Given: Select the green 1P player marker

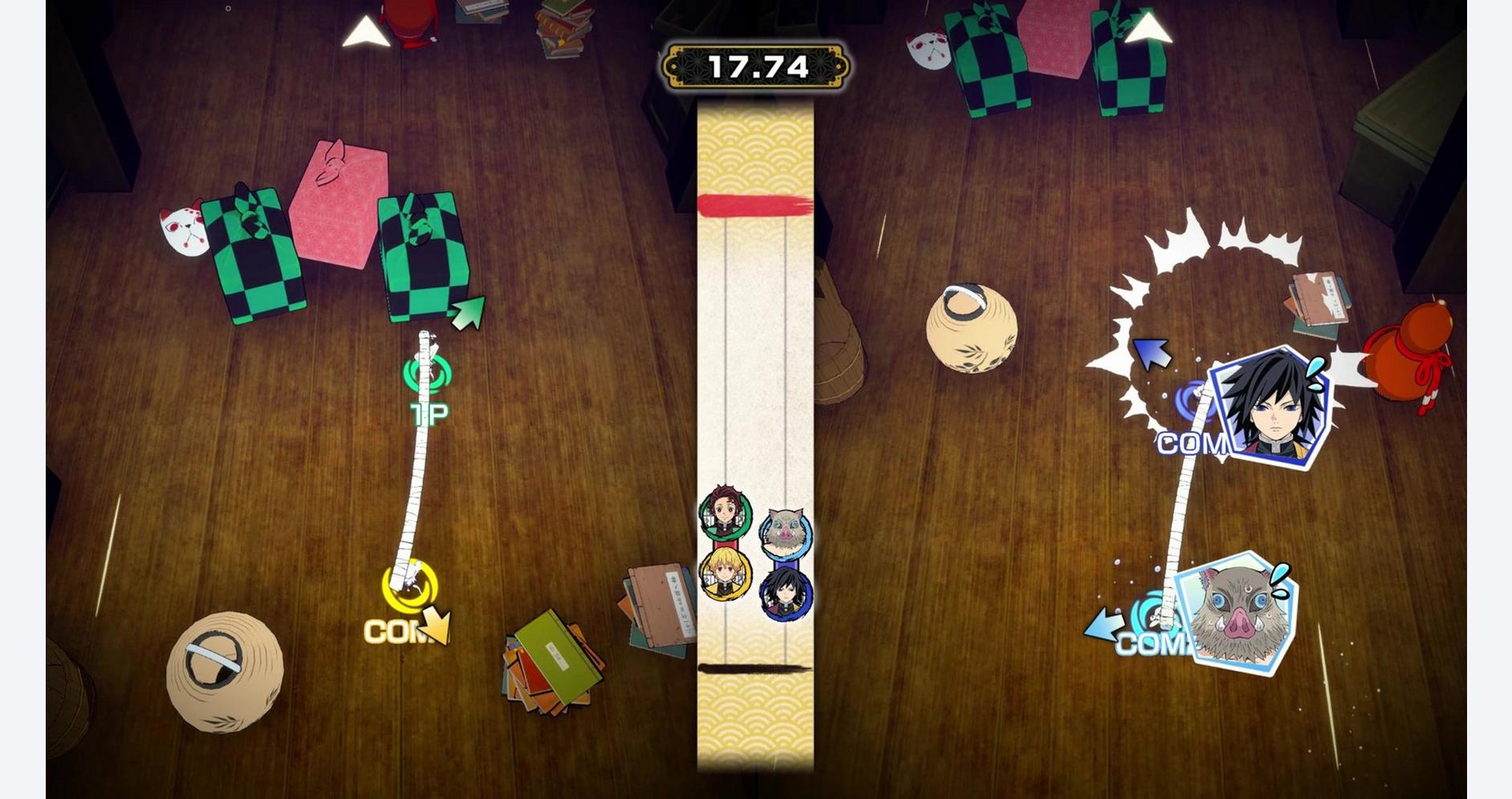Looking at the screenshot, I should point(428,373).
